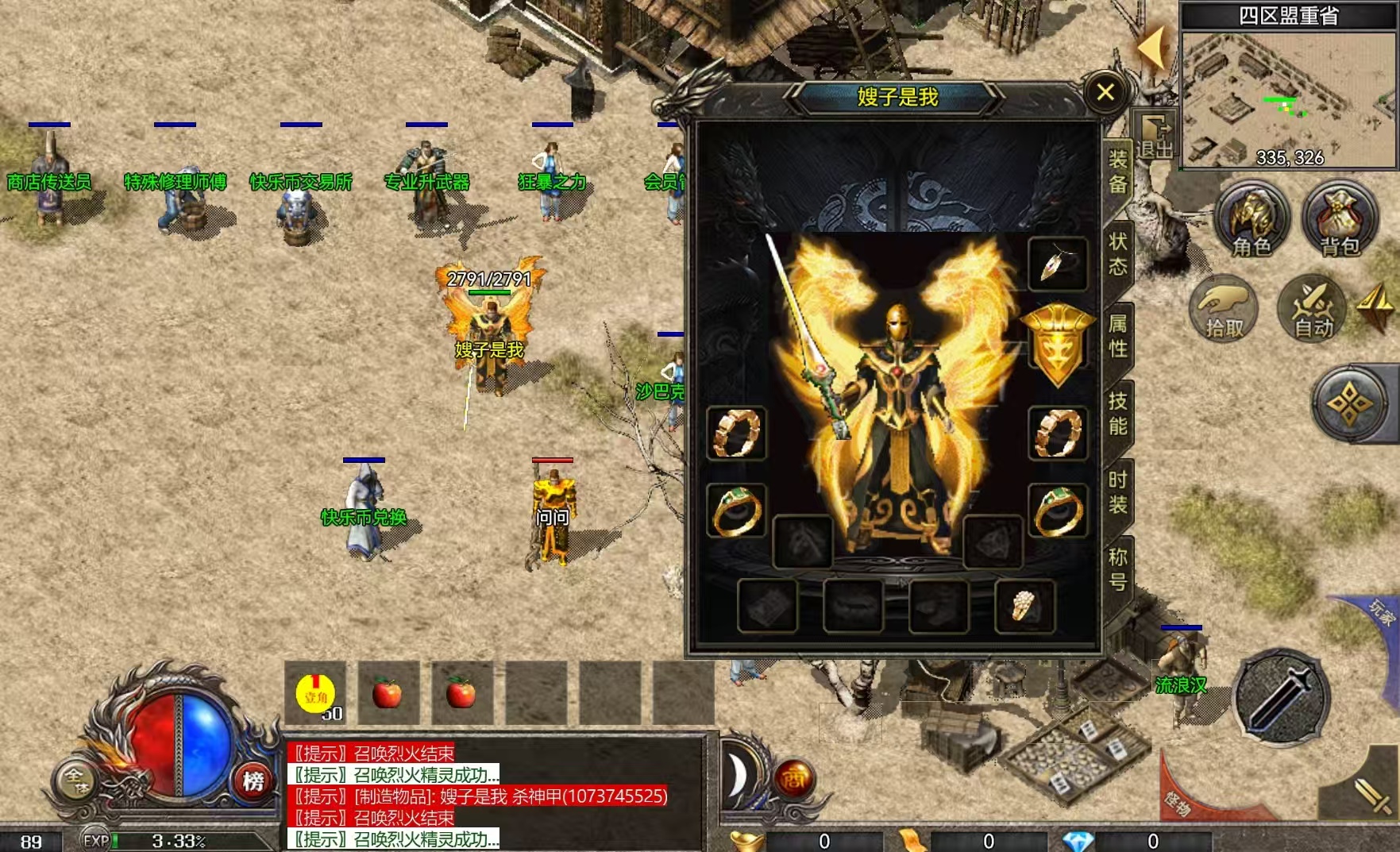Select the necklace equipment slot
The height and width of the screenshot is (852, 1400).
(x=1057, y=264)
